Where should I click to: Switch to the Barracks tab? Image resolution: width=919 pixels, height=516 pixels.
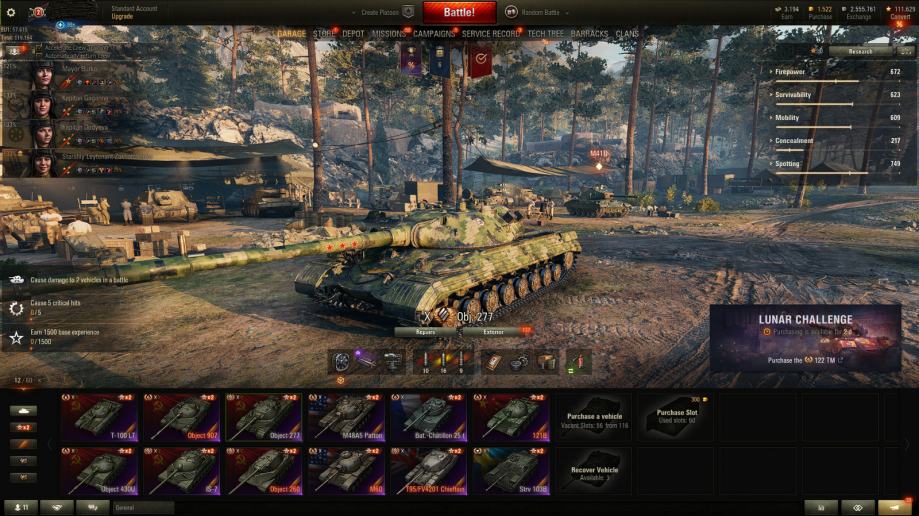(x=589, y=34)
